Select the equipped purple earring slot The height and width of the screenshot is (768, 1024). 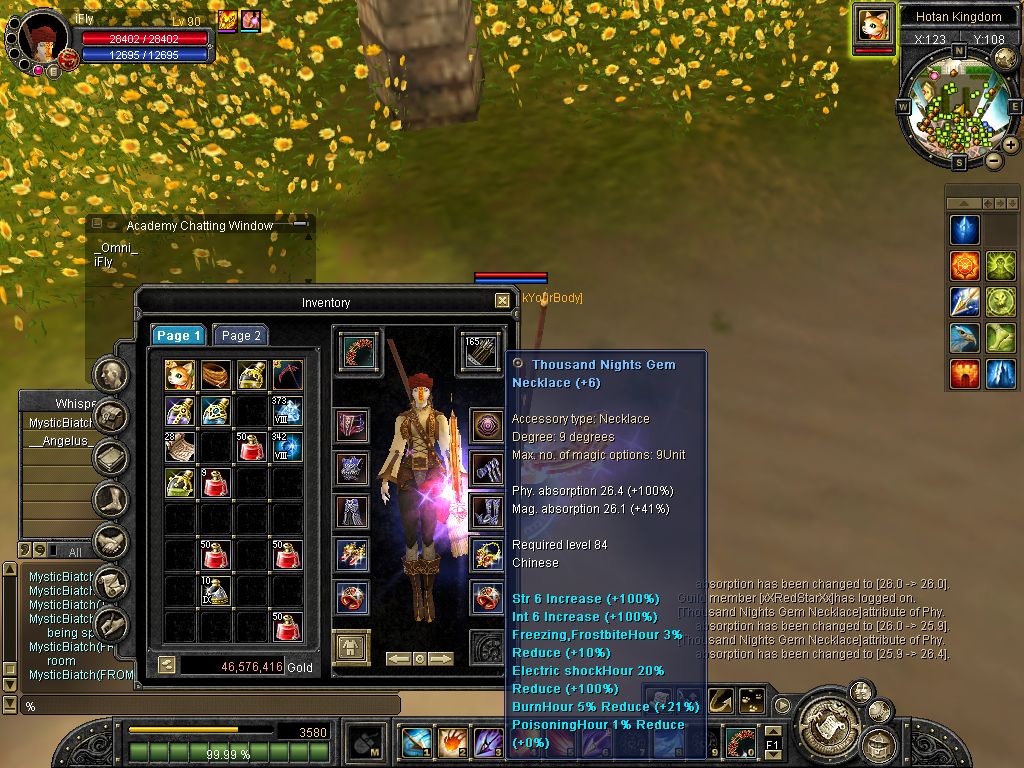pyautogui.click(x=487, y=425)
